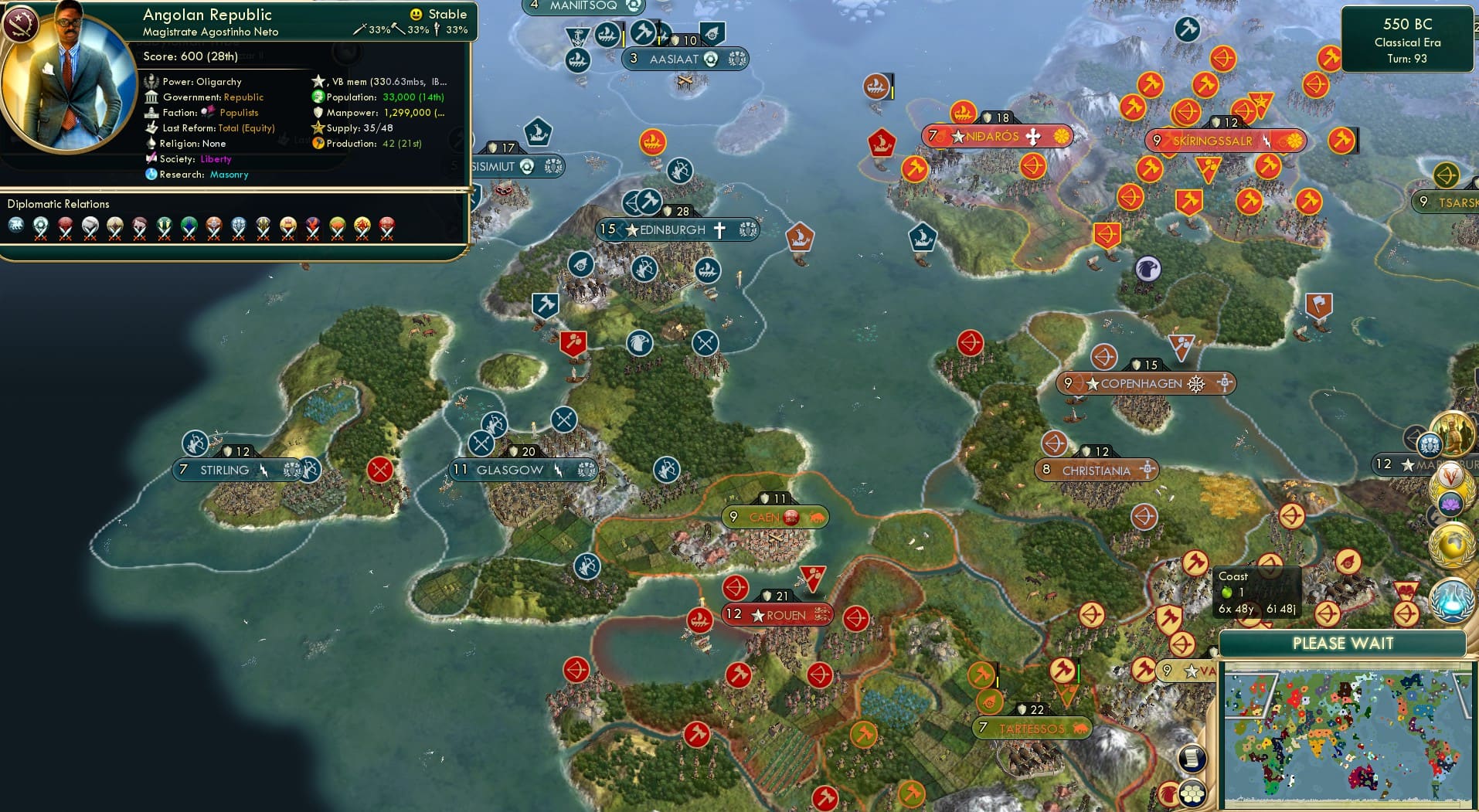This screenshot has height=812, width=1479.
Task: Expand Copenhagen's city banner
Action: click(x=1142, y=382)
